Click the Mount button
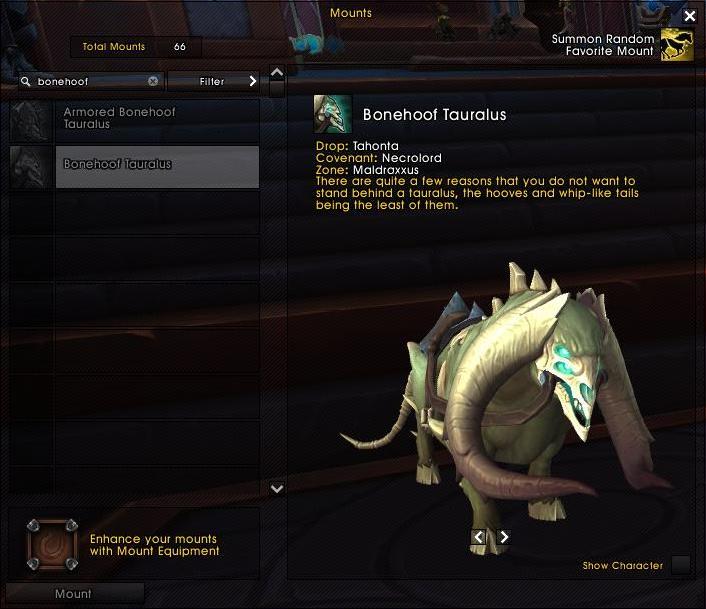The width and height of the screenshot is (706, 609). point(73,594)
